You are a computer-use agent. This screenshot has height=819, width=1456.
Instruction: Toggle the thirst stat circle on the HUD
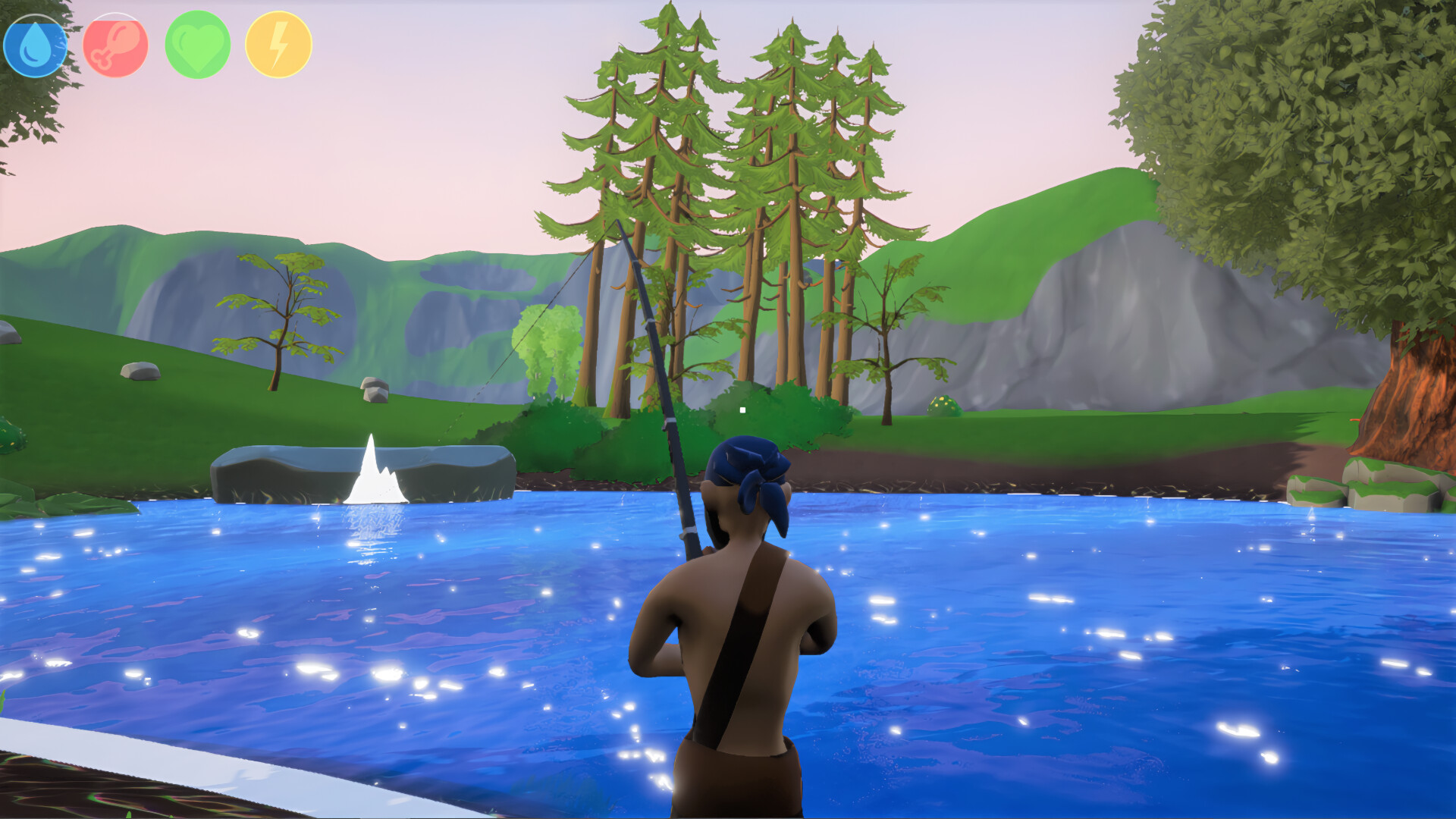click(x=36, y=44)
